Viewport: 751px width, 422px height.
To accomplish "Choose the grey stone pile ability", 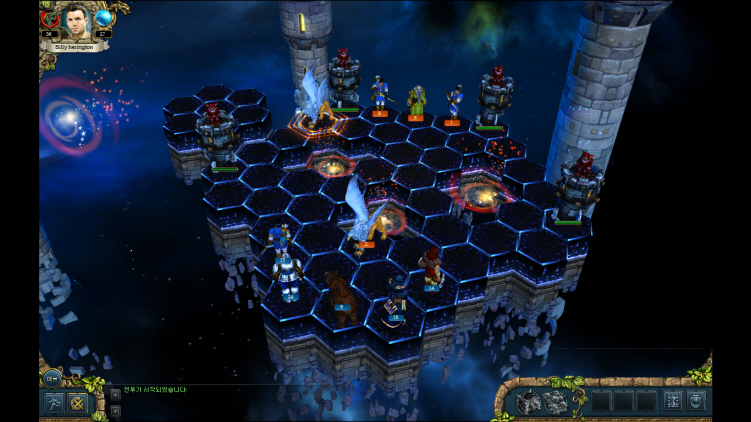I will pos(554,402).
